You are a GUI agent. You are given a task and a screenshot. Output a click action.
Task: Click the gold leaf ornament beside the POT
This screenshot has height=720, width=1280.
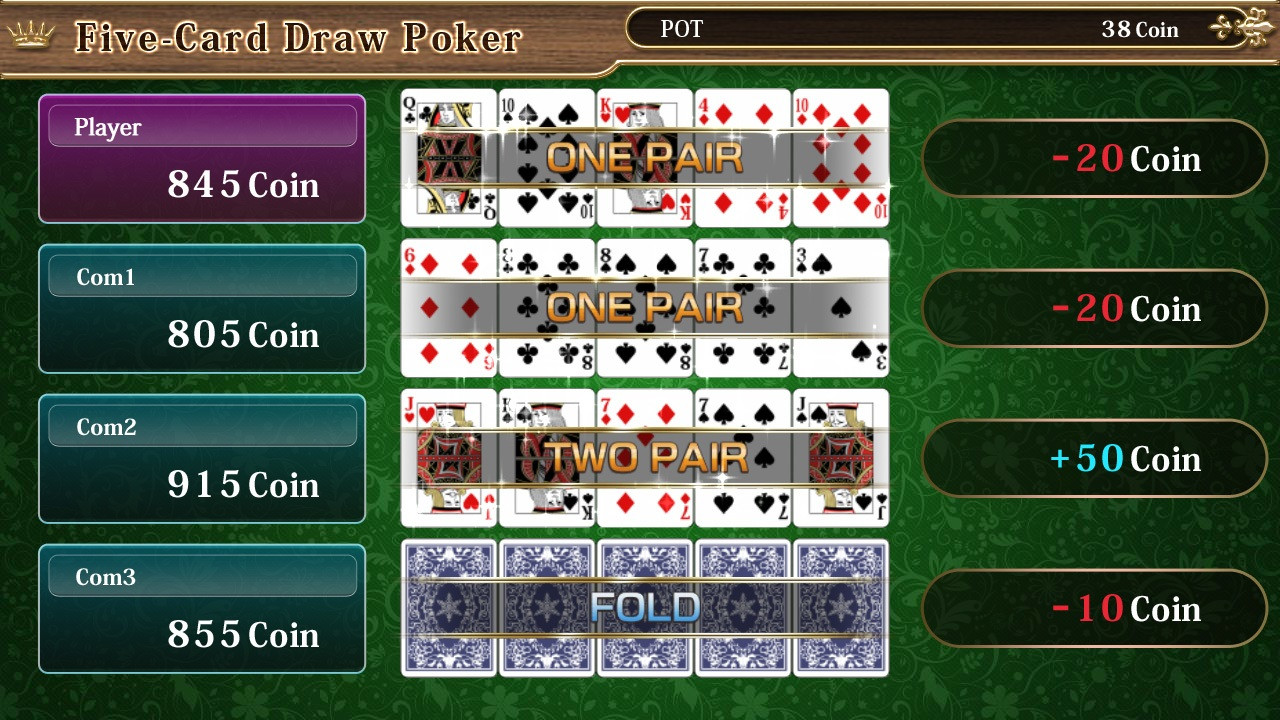pos(1243,27)
